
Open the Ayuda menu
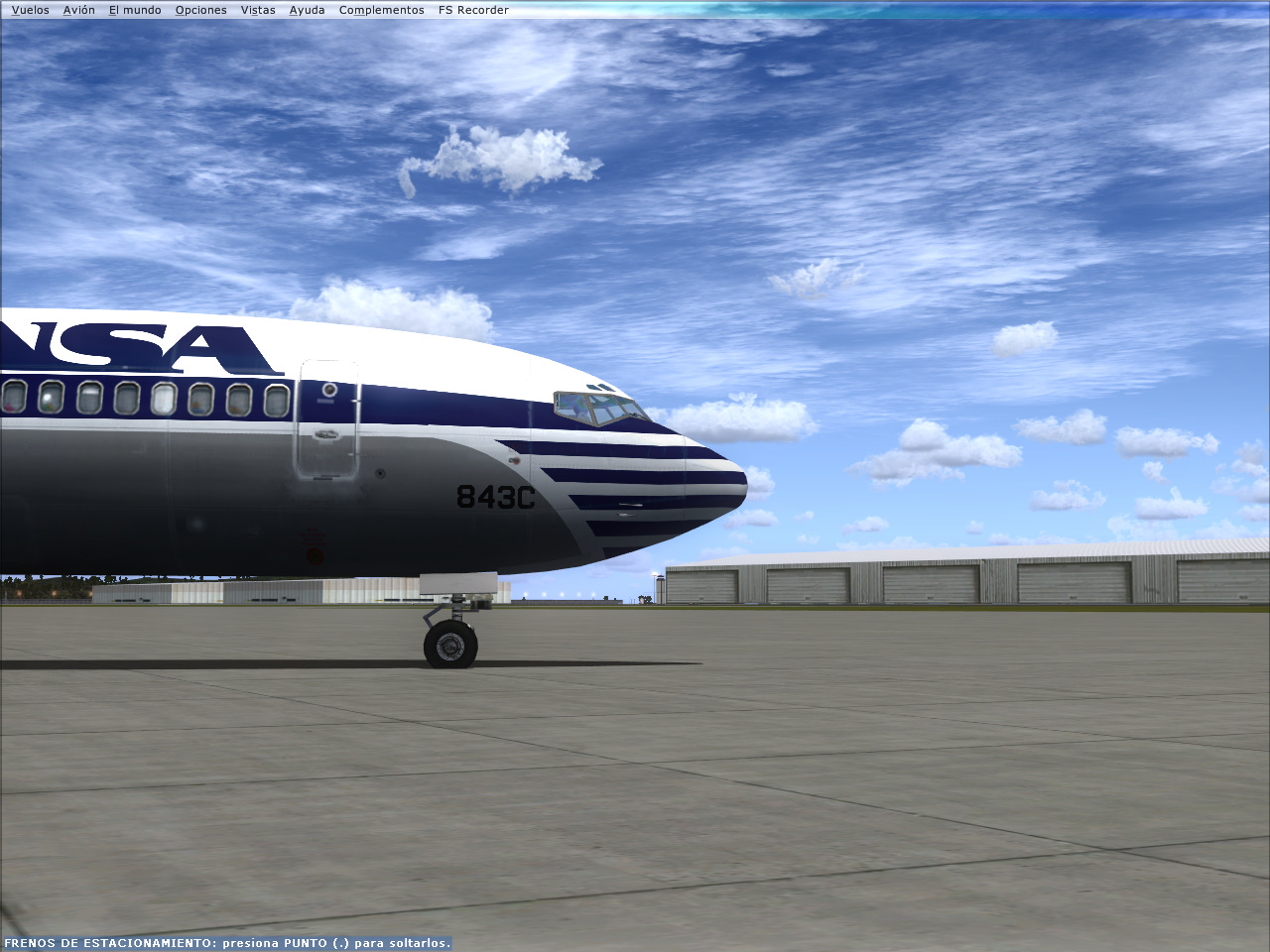click(x=307, y=10)
